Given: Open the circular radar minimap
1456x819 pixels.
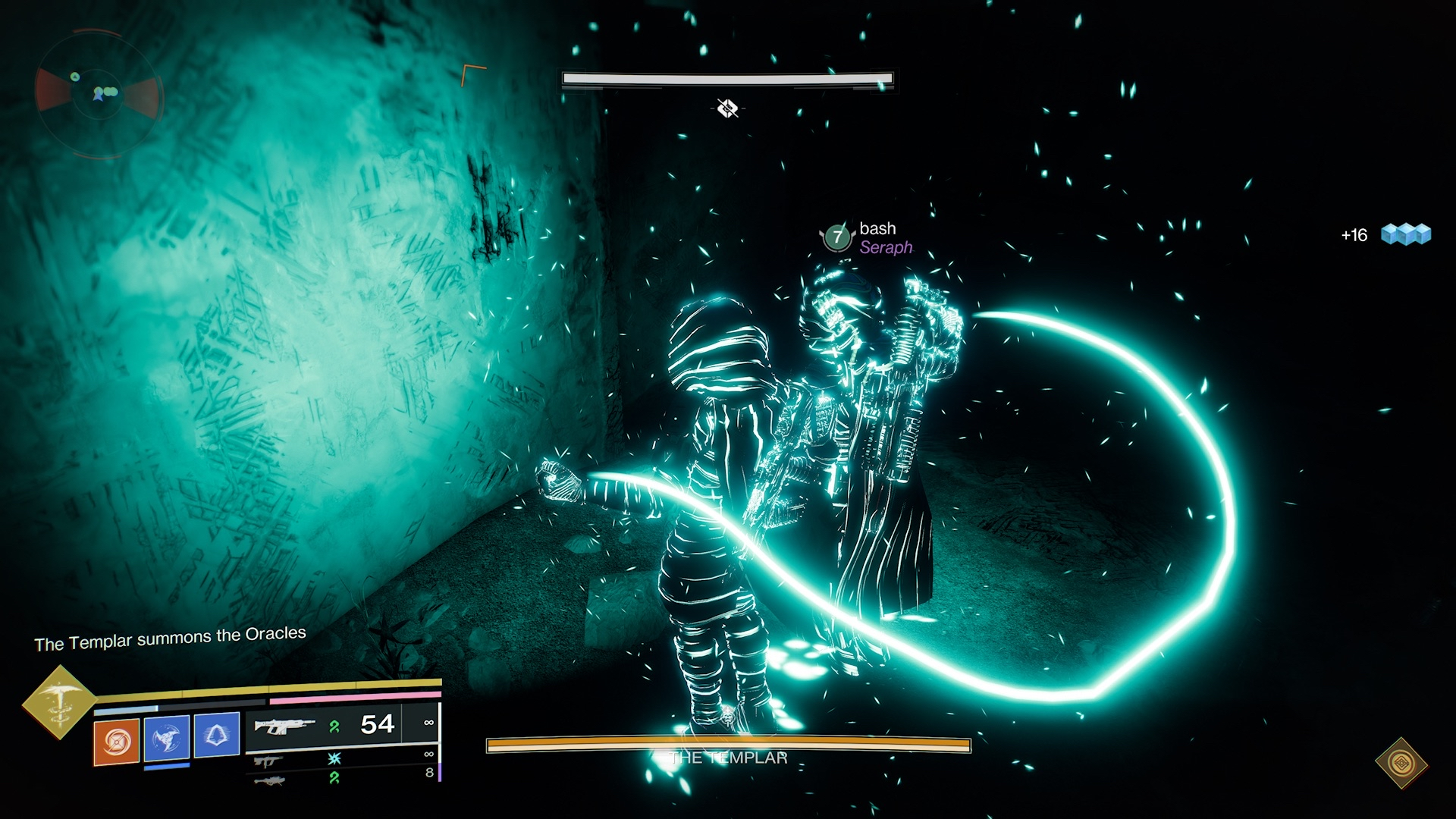Looking at the screenshot, I should pos(97,93).
